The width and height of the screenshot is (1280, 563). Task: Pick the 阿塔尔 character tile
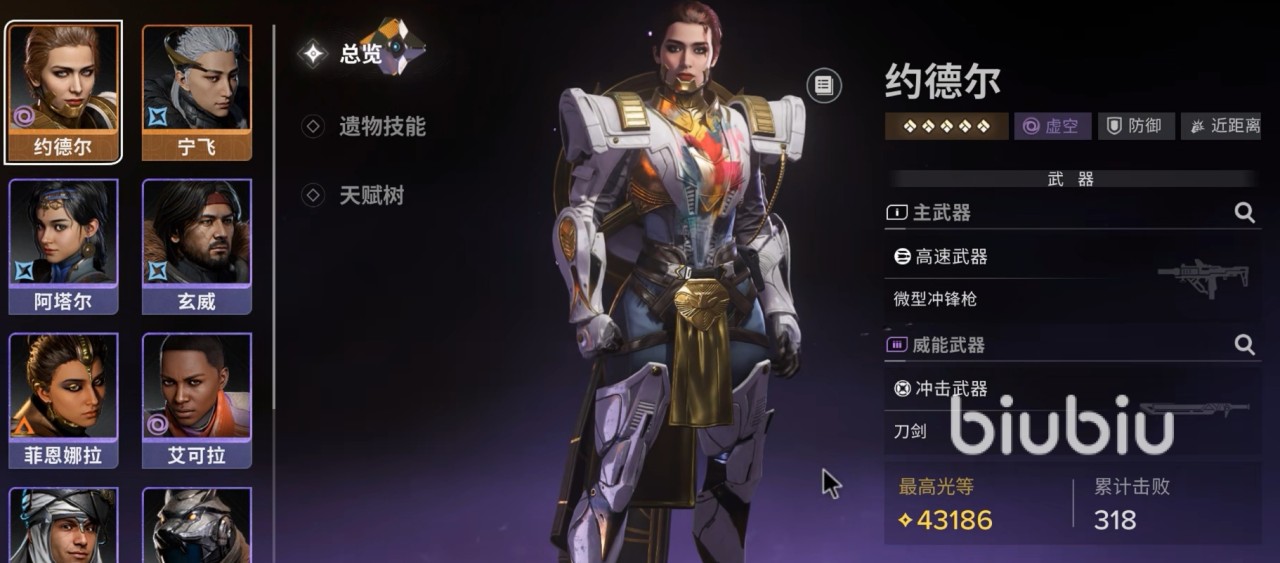63,246
